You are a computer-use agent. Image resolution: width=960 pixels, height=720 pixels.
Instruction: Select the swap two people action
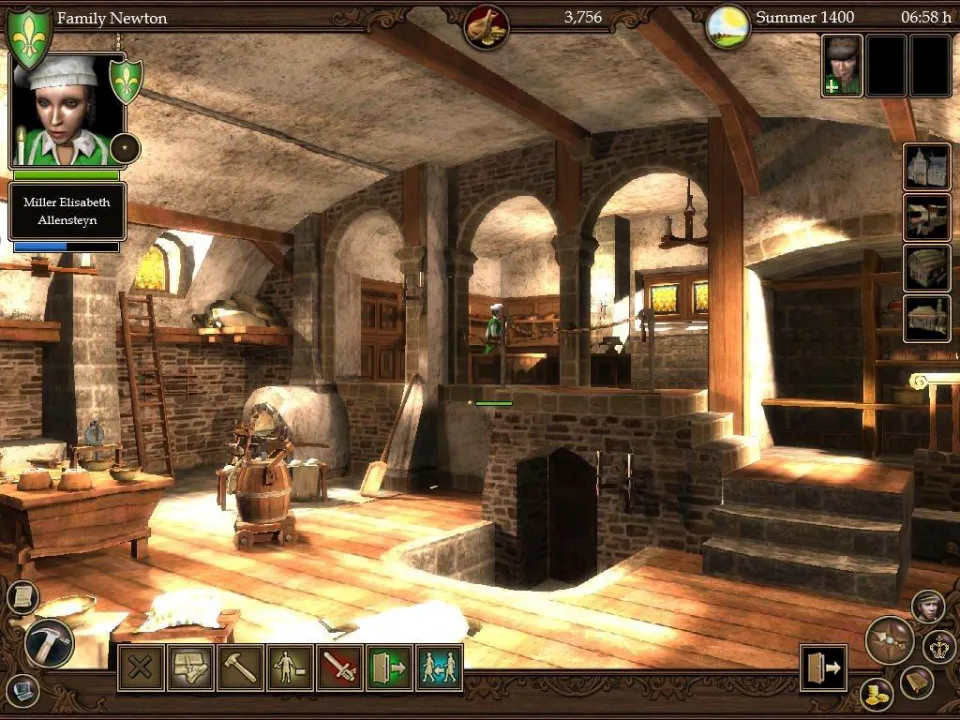click(x=439, y=668)
